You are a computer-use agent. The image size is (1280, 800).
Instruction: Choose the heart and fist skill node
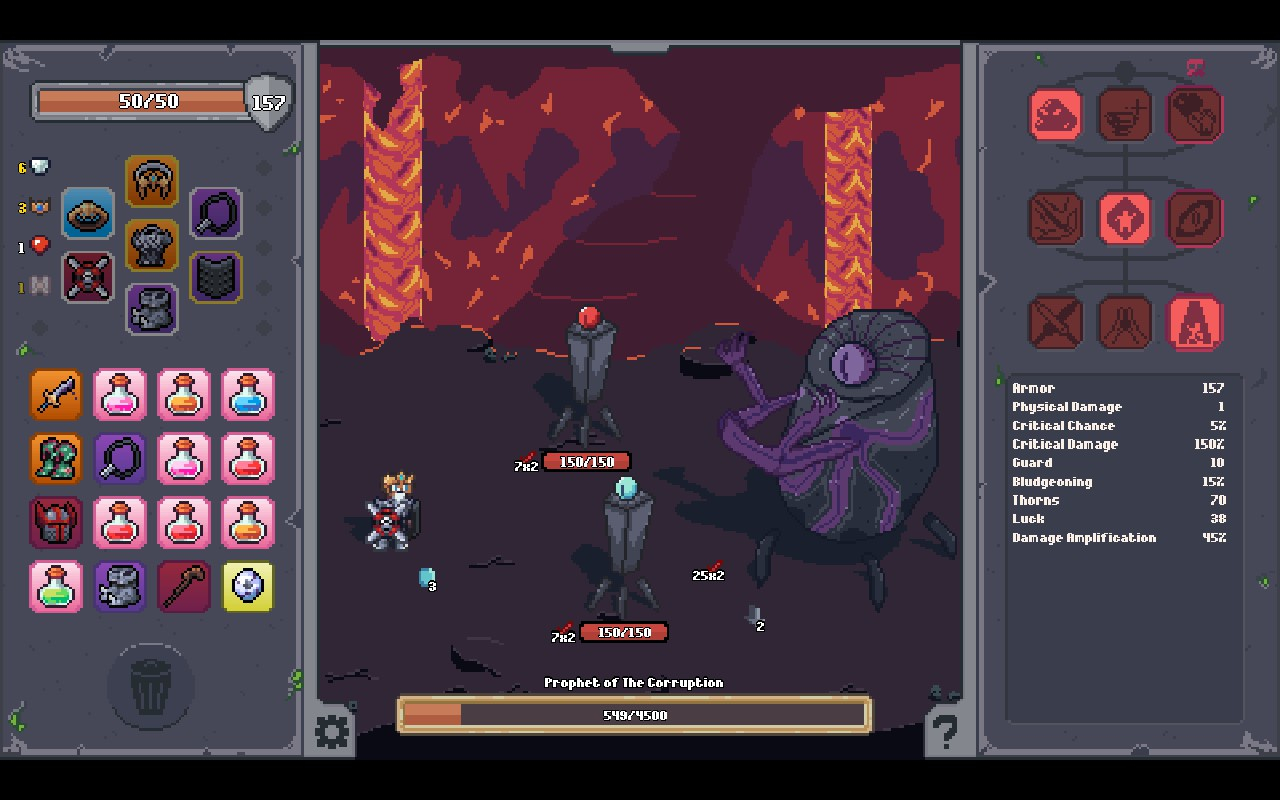click(x=1195, y=115)
